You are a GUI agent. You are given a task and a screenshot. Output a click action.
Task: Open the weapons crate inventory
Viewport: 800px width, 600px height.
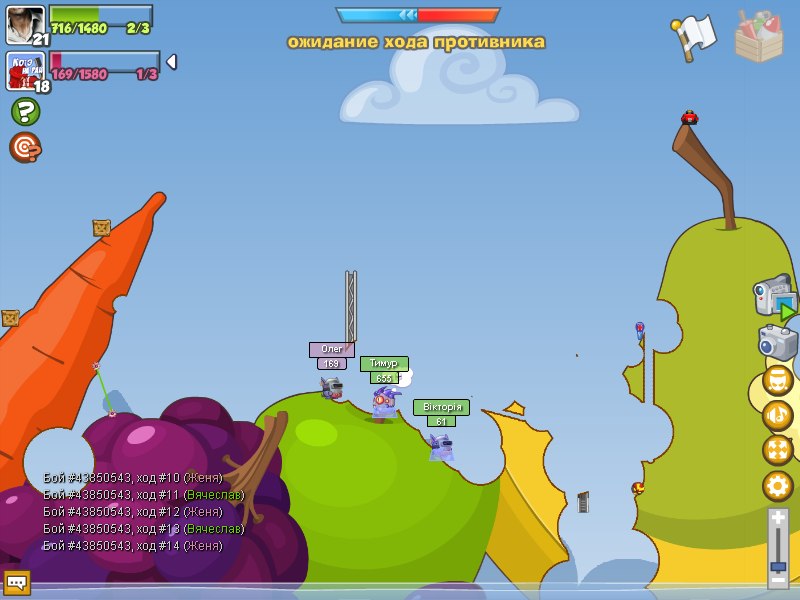[x=758, y=36]
